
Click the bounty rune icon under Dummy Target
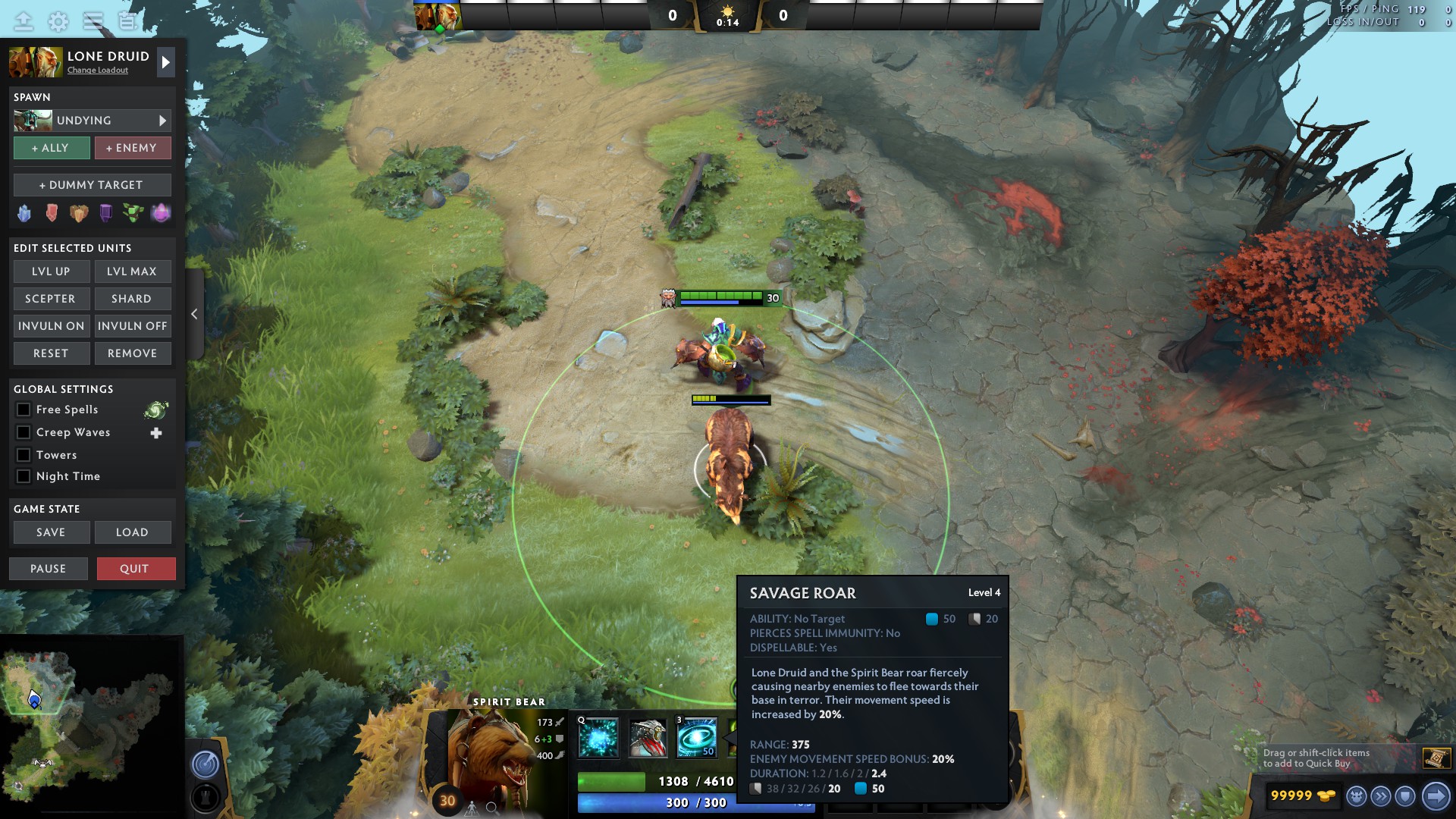pos(78,213)
